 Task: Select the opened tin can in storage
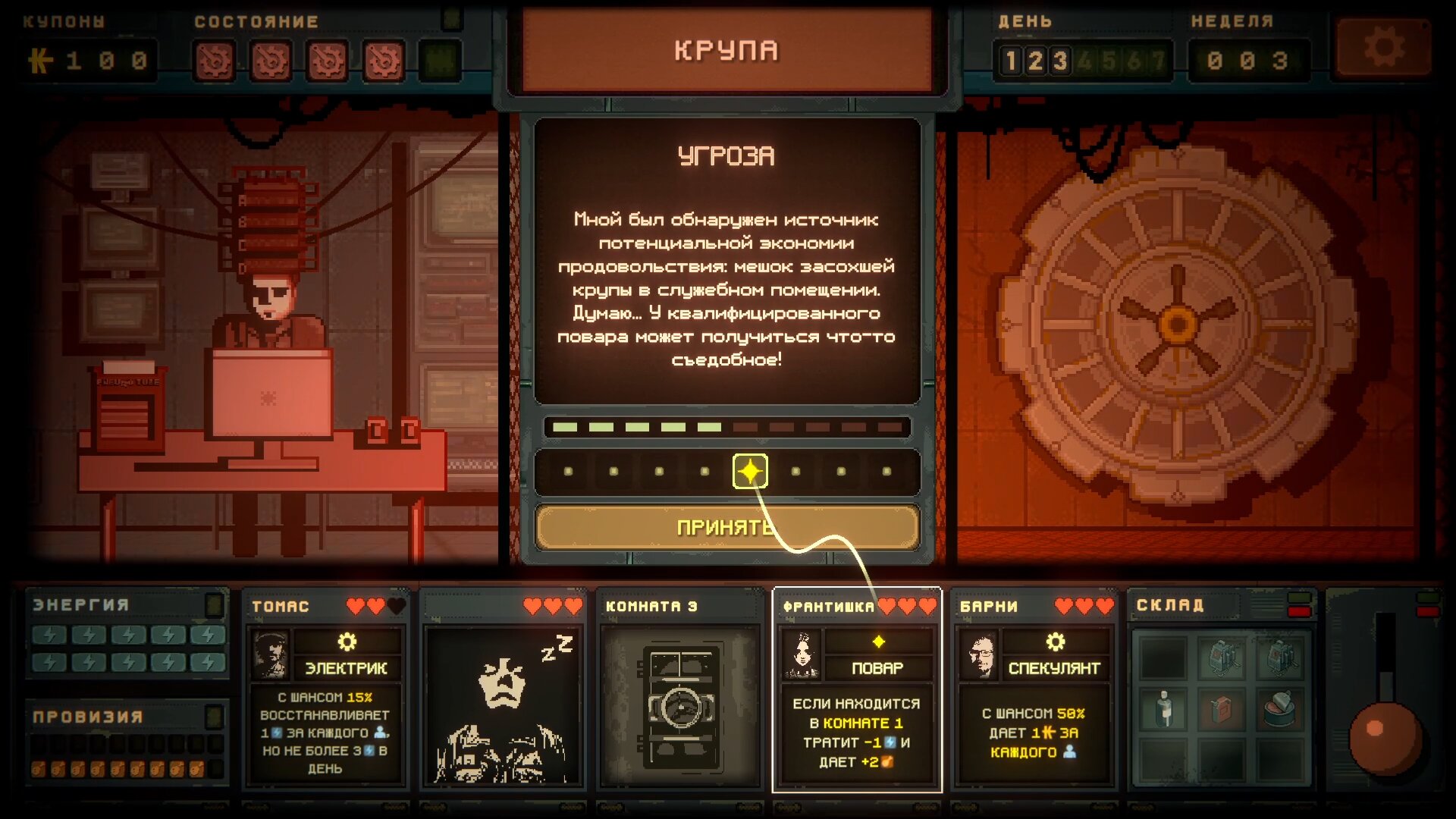[x=1279, y=708]
